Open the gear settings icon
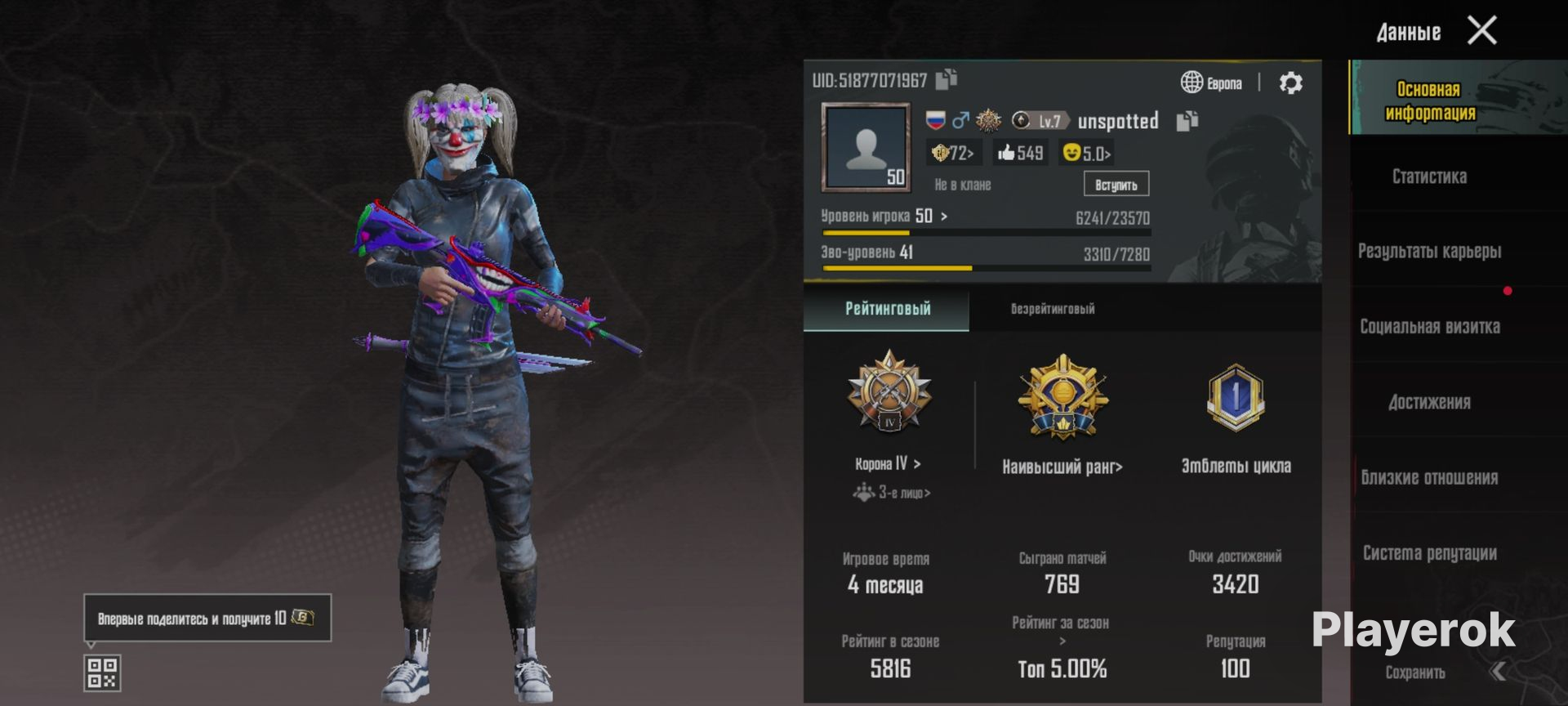This screenshot has width=1568, height=706. 1290,83
